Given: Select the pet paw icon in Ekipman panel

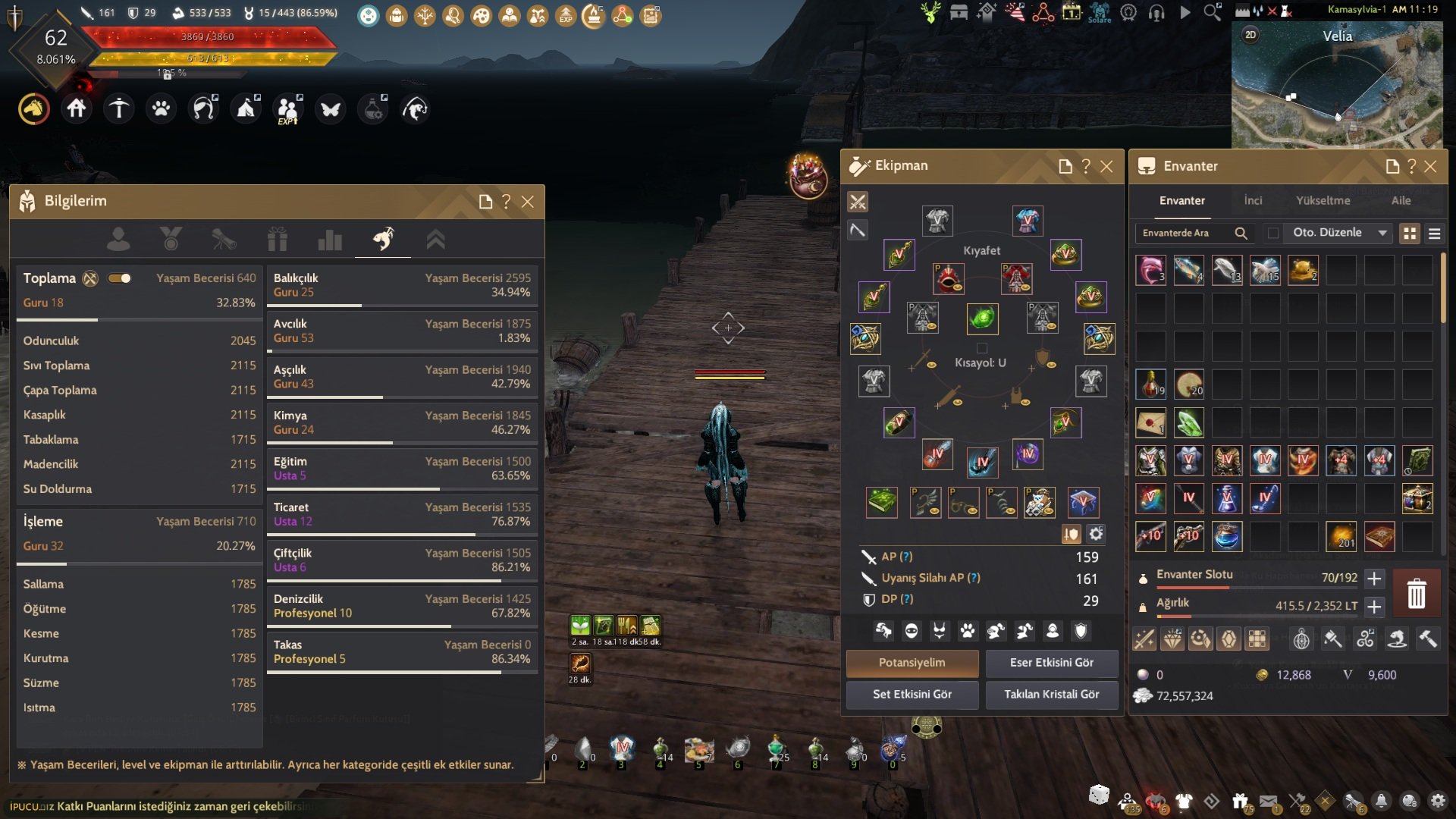Looking at the screenshot, I should pyautogui.click(x=969, y=632).
